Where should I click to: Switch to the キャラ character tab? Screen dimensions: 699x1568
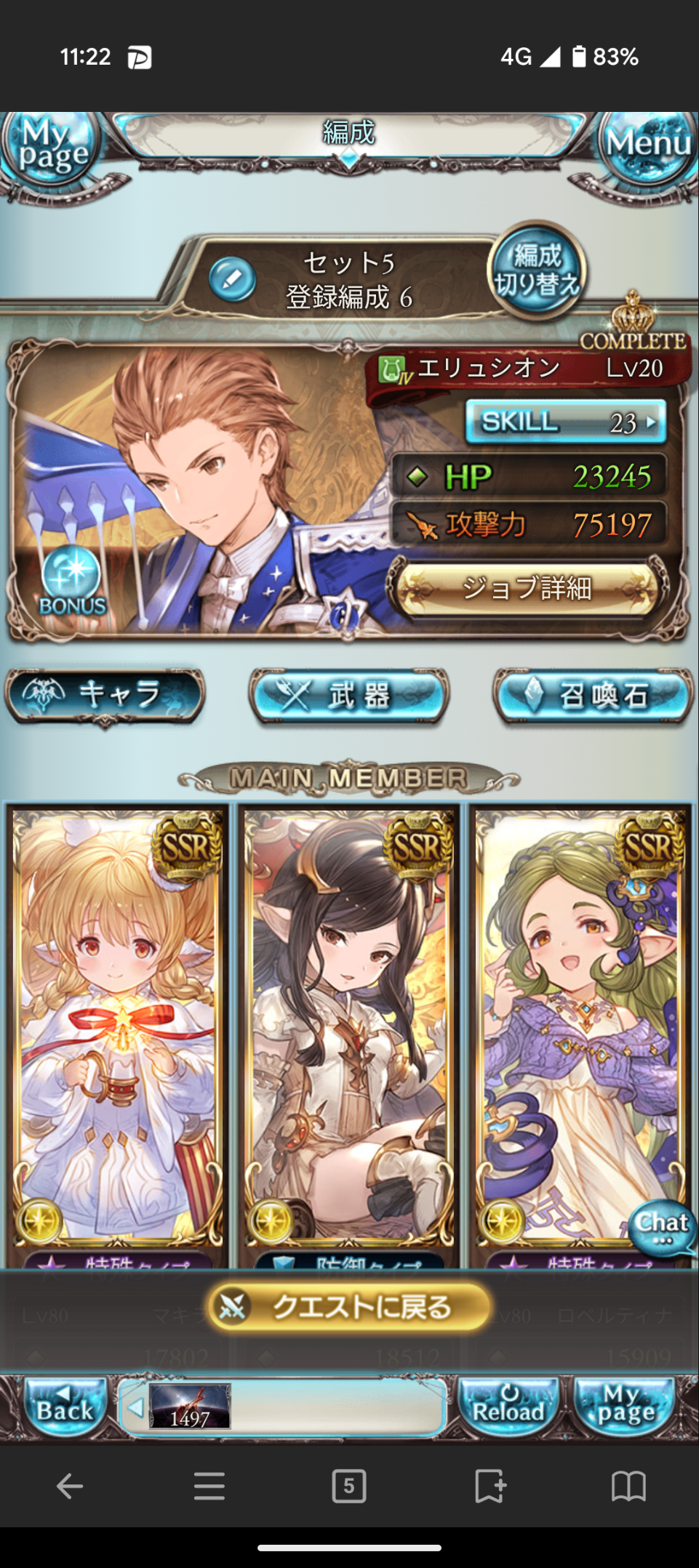[x=105, y=695]
